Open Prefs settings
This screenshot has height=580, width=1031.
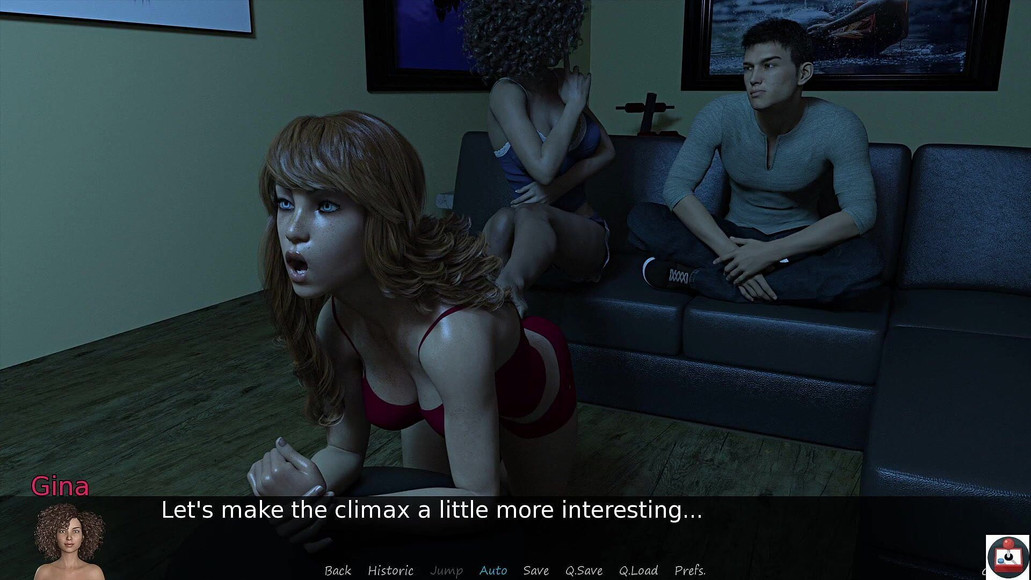(690, 570)
